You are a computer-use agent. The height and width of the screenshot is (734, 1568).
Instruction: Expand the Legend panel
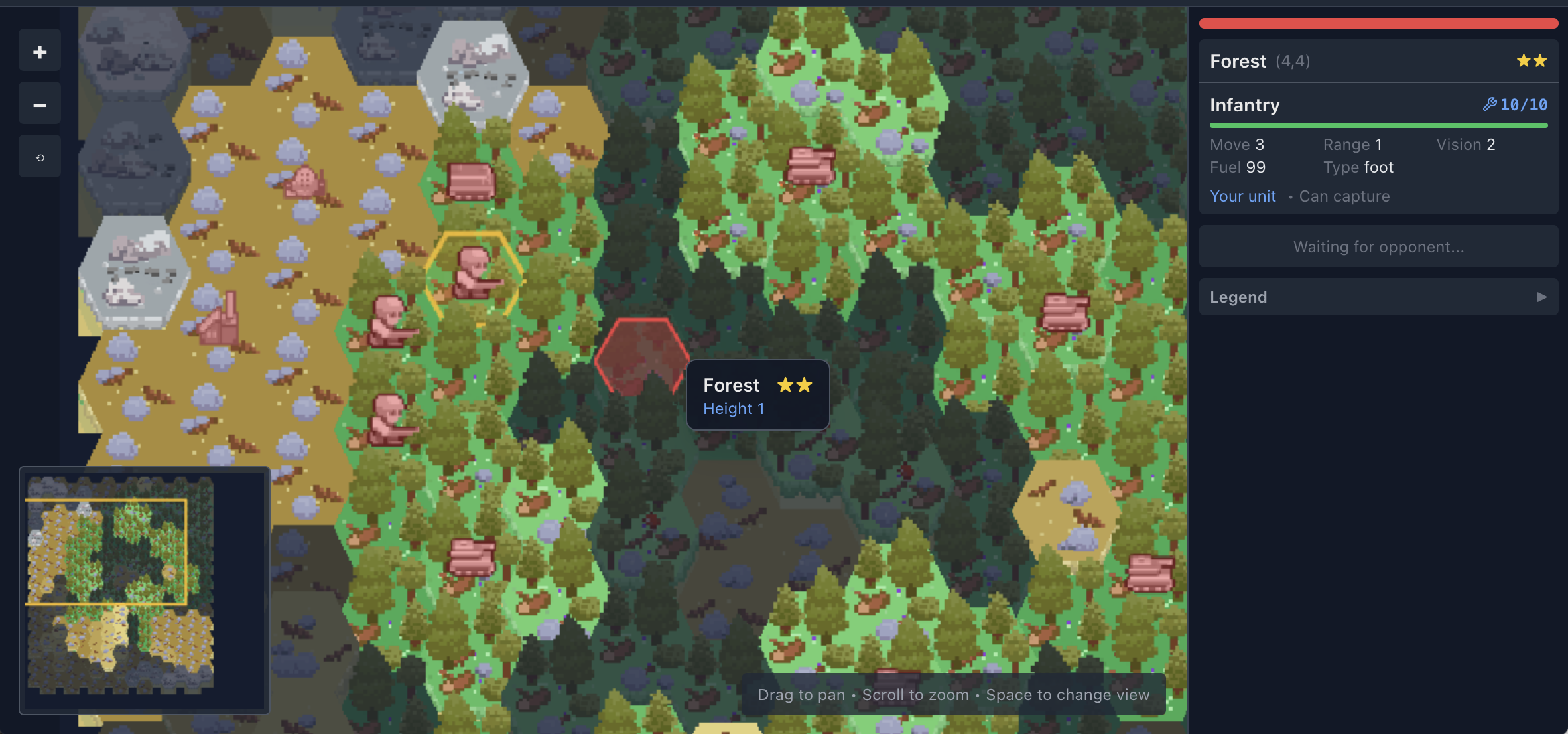1378,297
